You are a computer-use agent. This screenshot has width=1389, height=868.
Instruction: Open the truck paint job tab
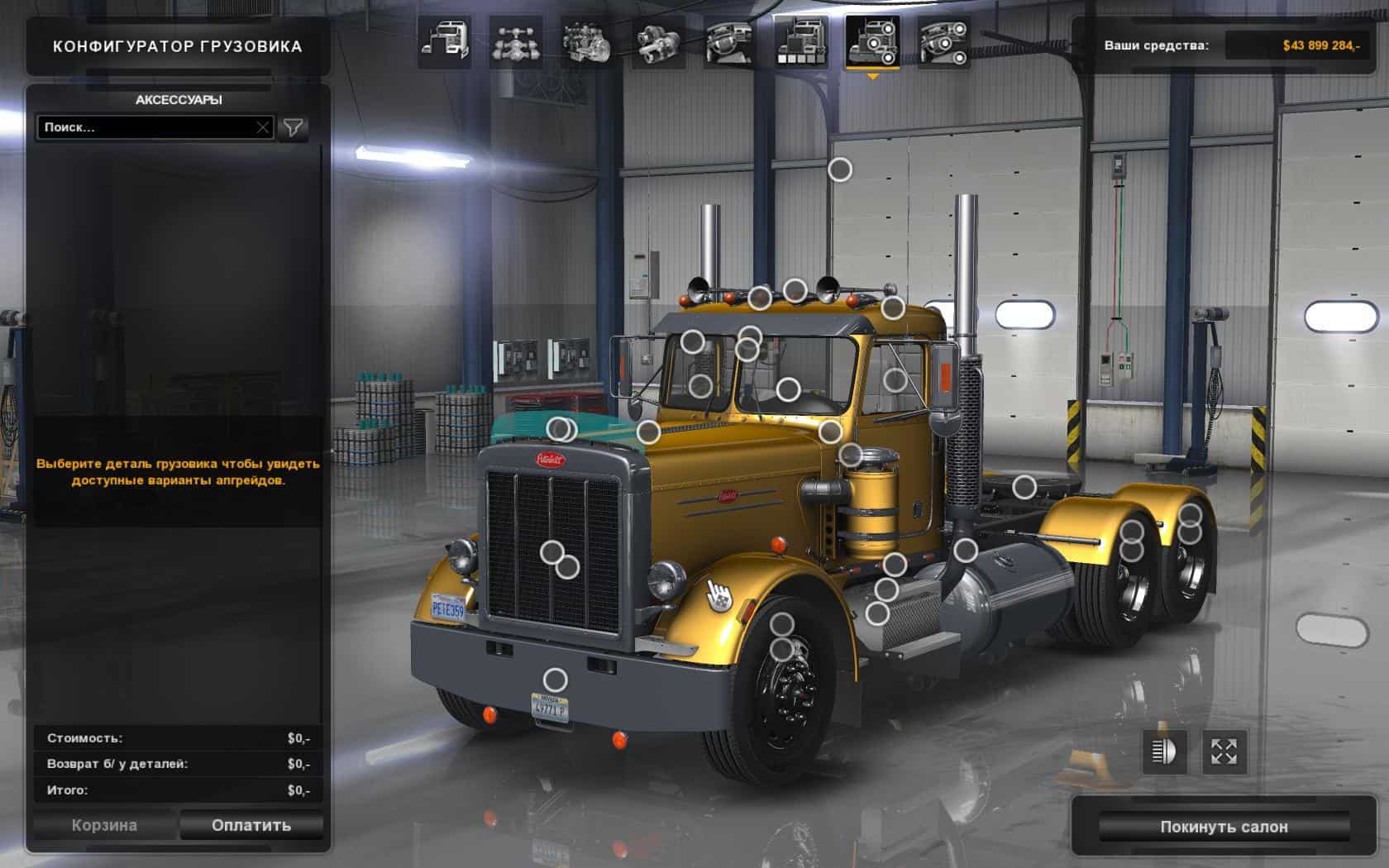point(800,41)
